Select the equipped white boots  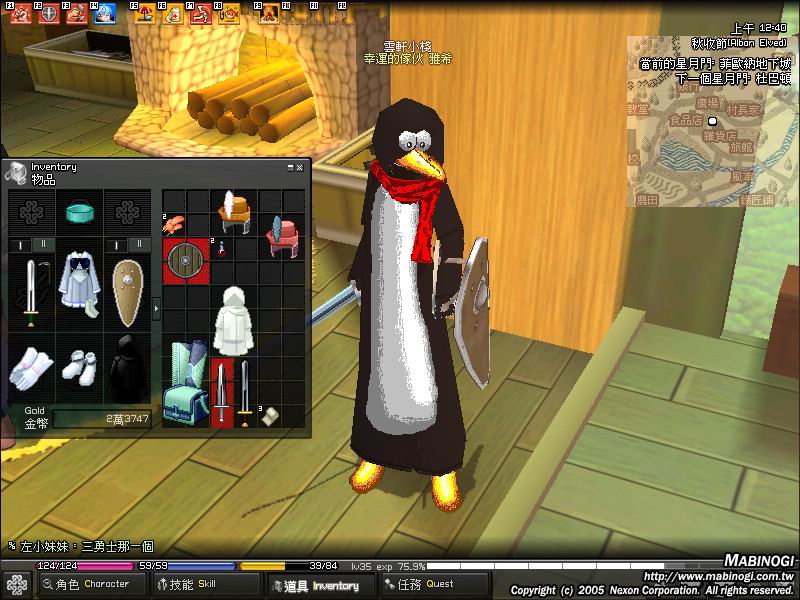[79, 368]
